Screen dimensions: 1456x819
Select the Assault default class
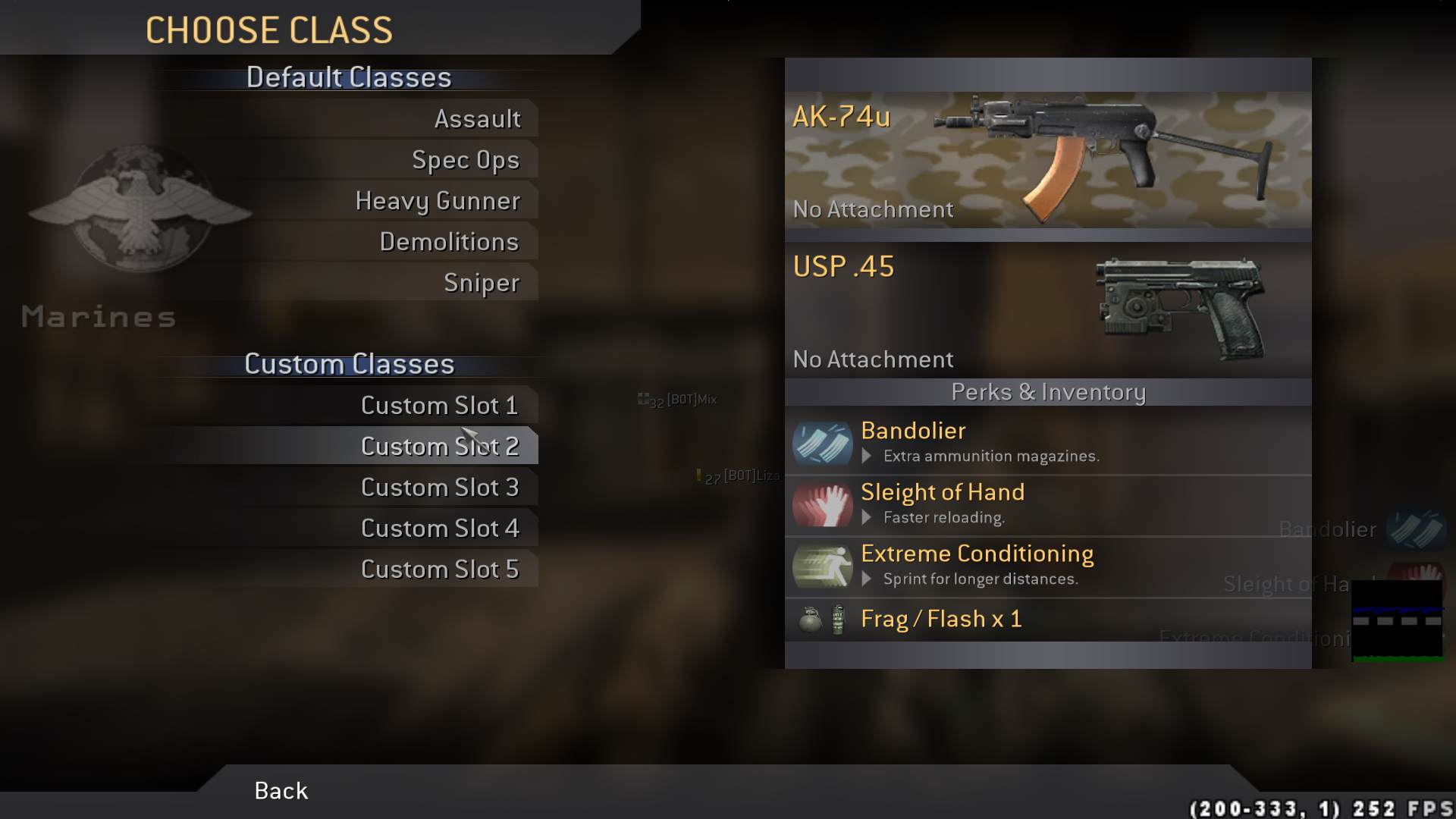[477, 119]
